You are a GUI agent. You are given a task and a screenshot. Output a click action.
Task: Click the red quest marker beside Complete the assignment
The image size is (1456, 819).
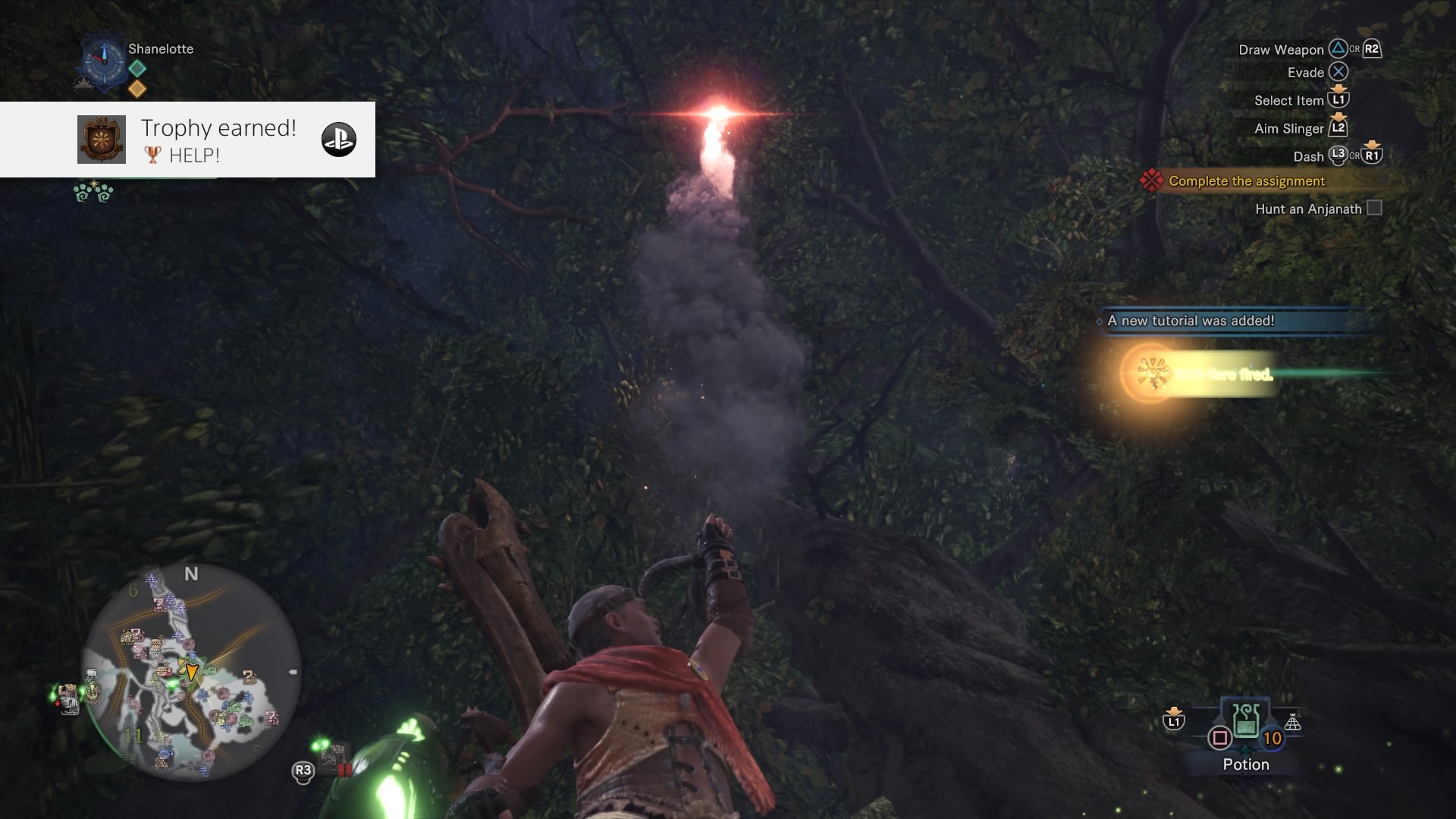(1153, 181)
